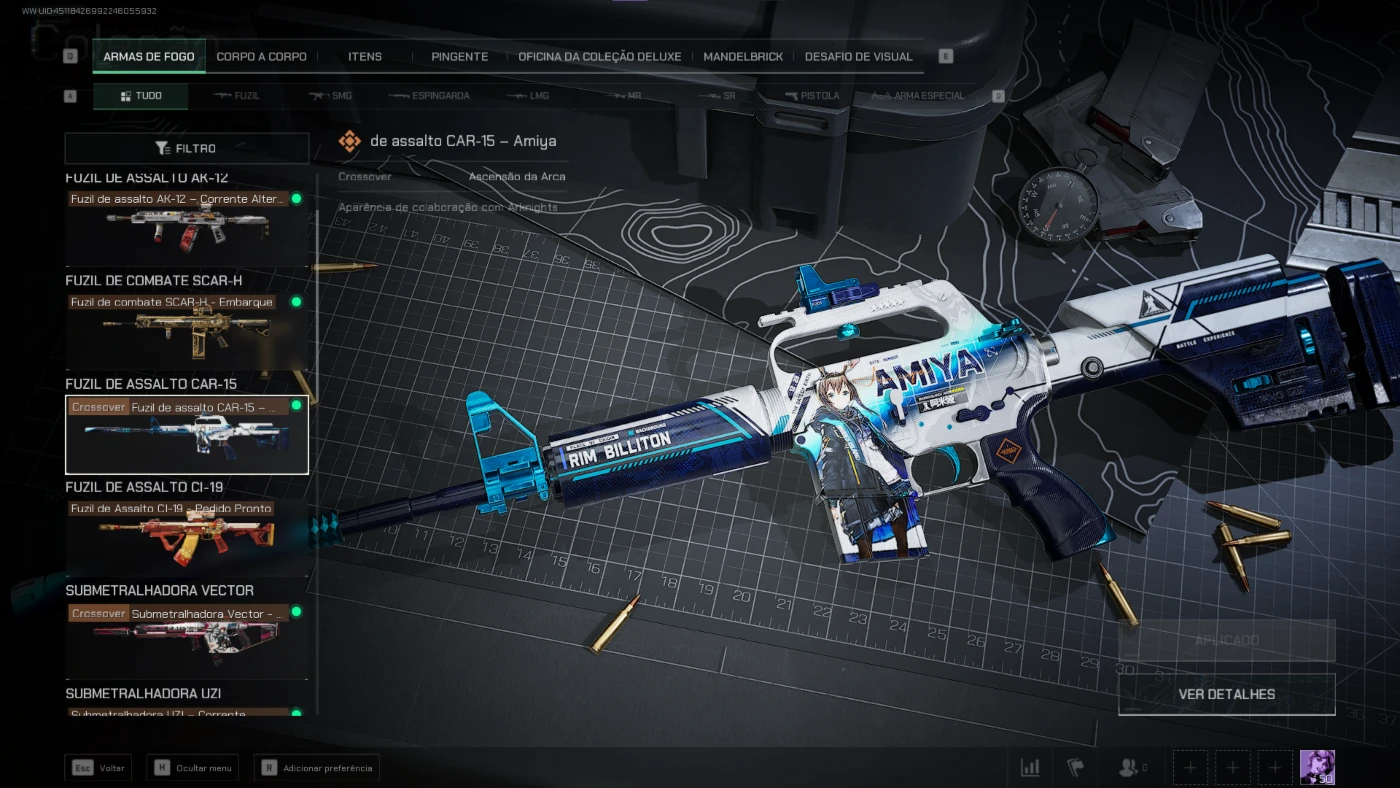Show the Arma Especial category
1400x788 pixels.
coord(918,96)
